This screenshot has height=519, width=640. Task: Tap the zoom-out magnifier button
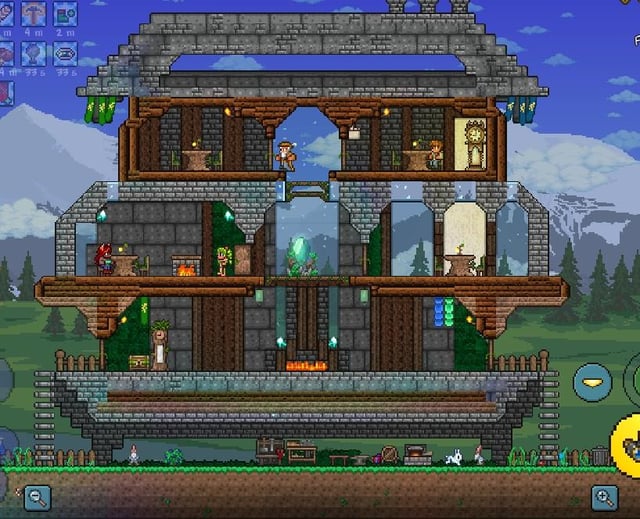pos(38,496)
